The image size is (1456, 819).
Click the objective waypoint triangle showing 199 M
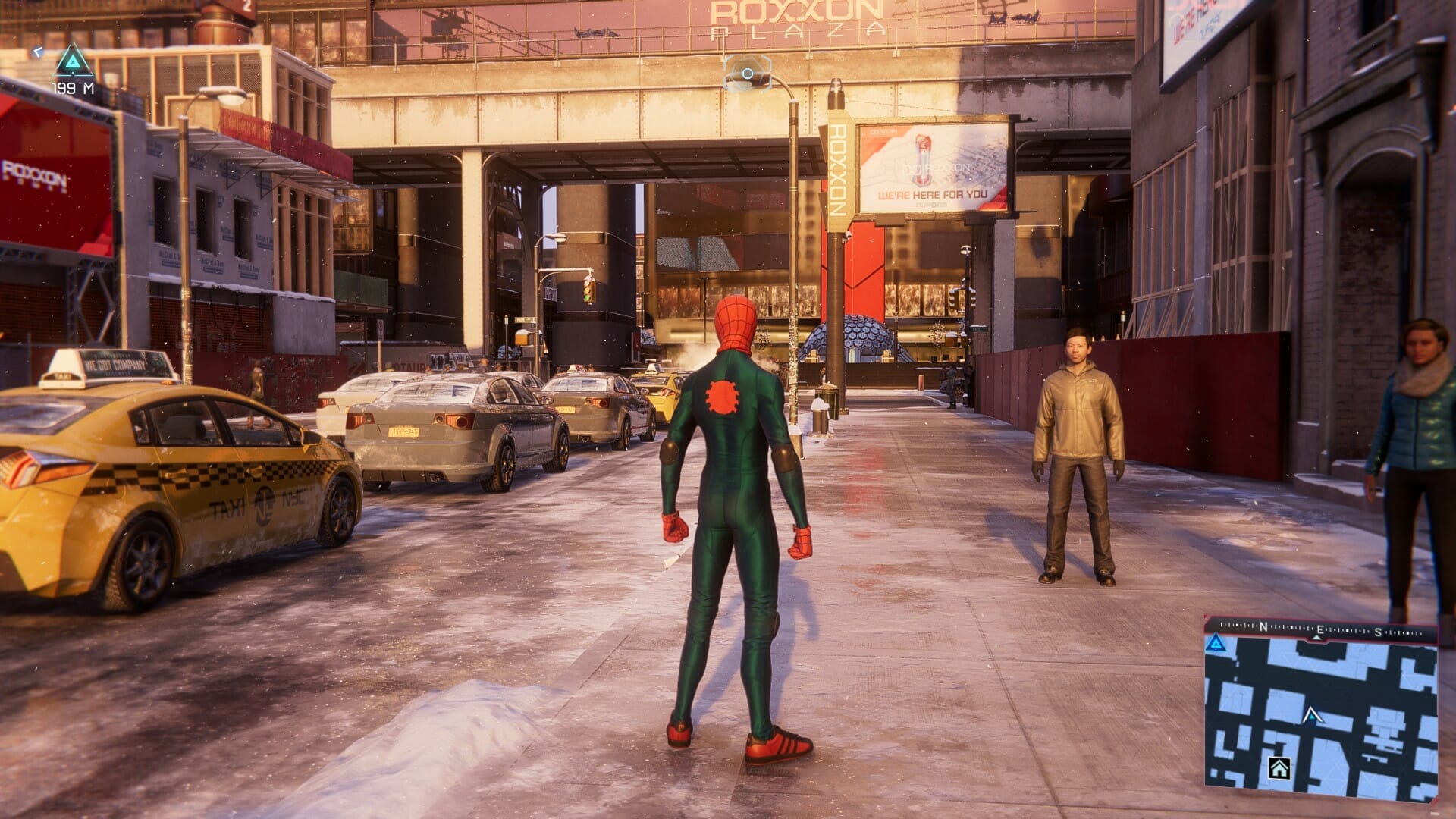(x=74, y=61)
